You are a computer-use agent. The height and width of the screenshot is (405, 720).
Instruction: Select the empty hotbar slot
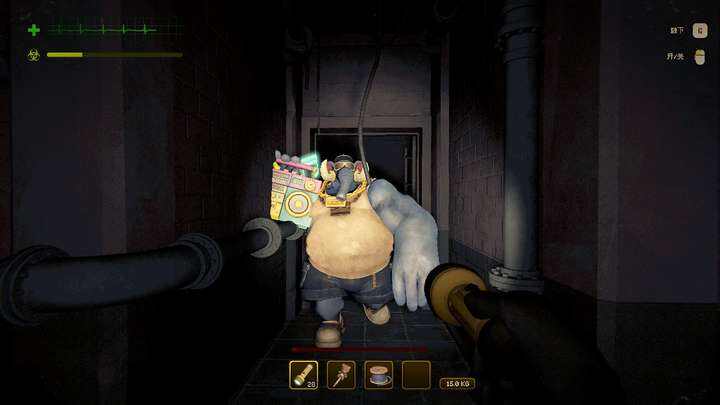(416, 375)
